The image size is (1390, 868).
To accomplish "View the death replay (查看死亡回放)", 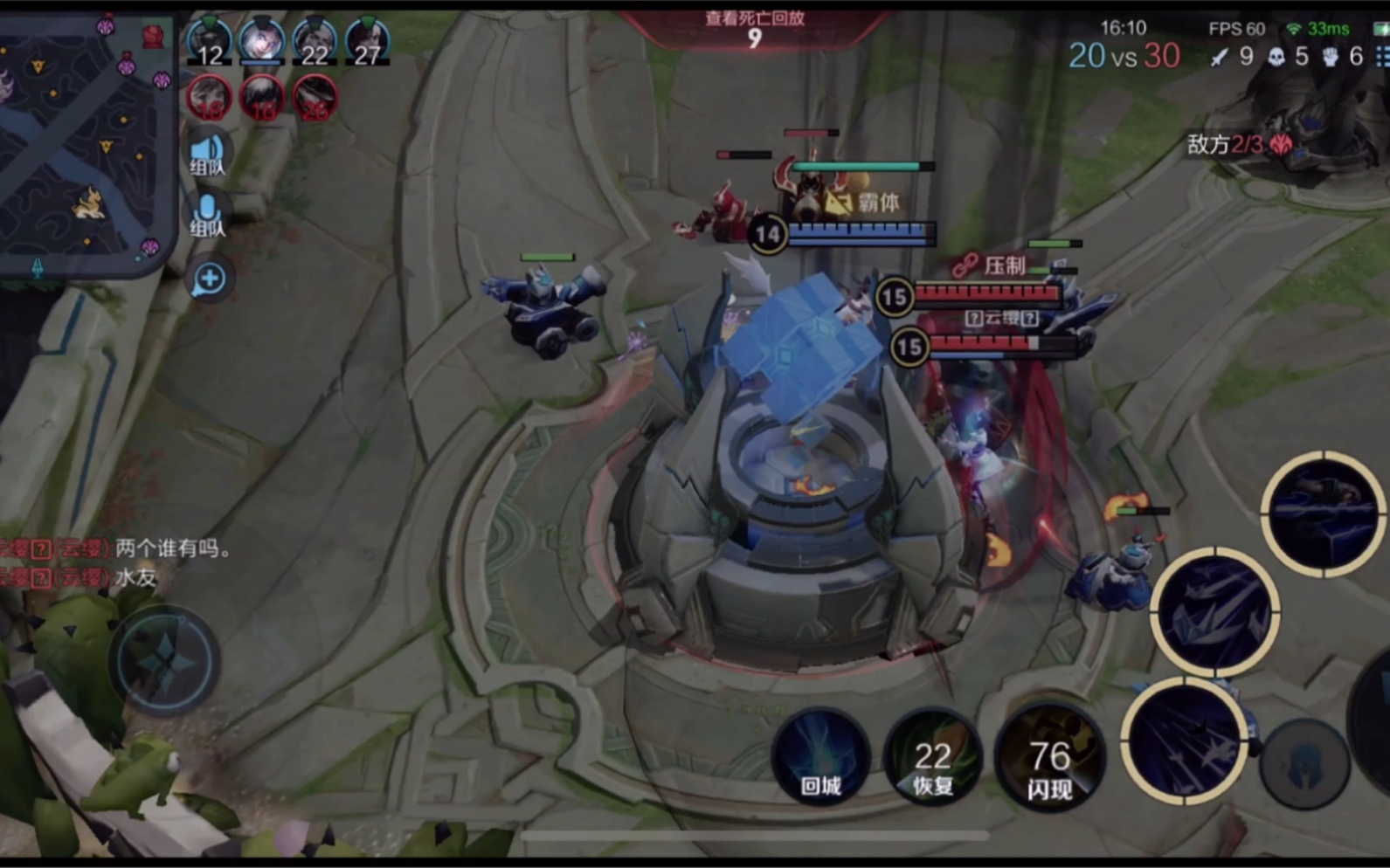I will pos(755,28).
